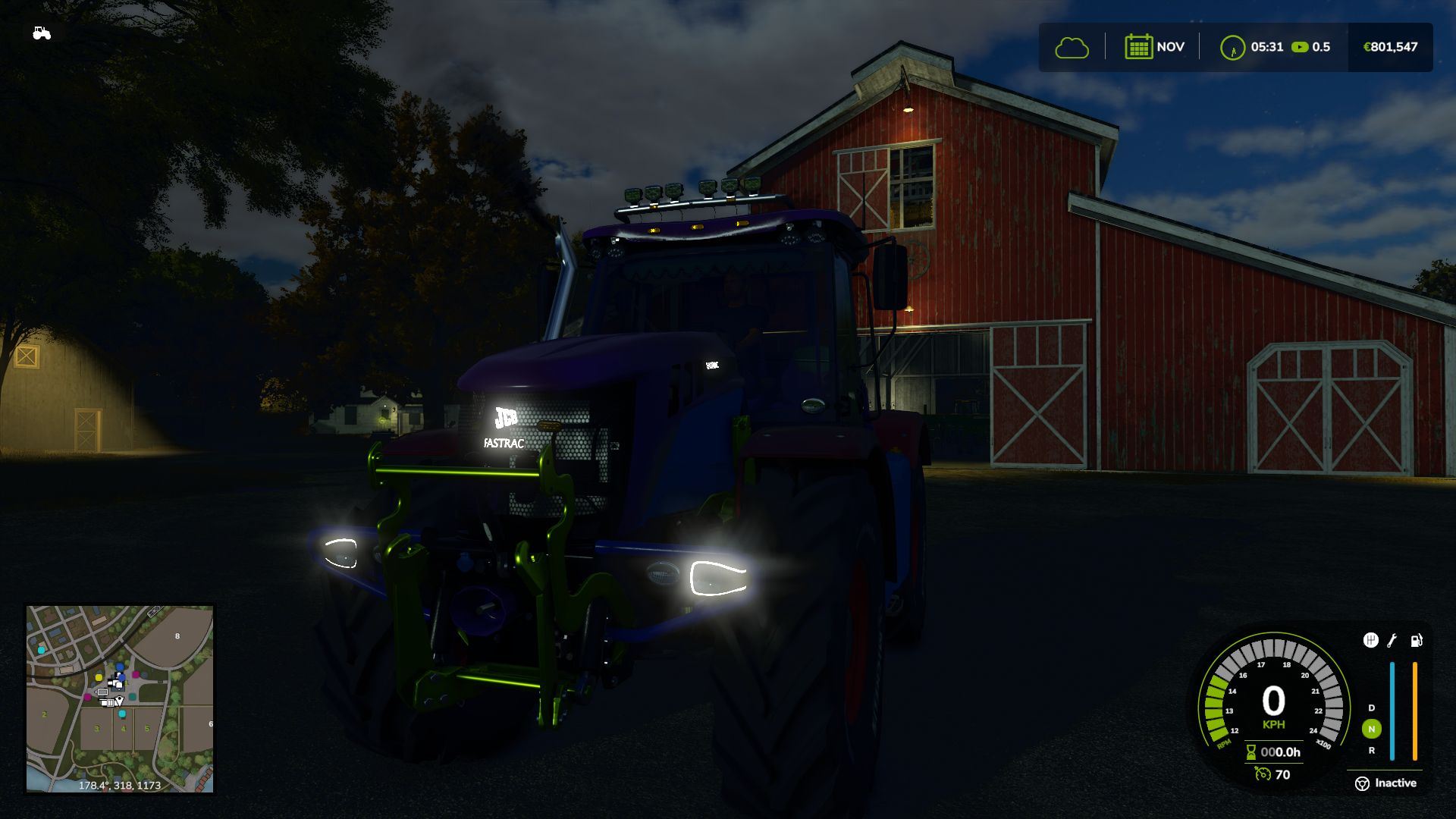Click the tractor icon in the top-left corner
The height and width of the screenshot is (819, 1456).
[42, 32]
